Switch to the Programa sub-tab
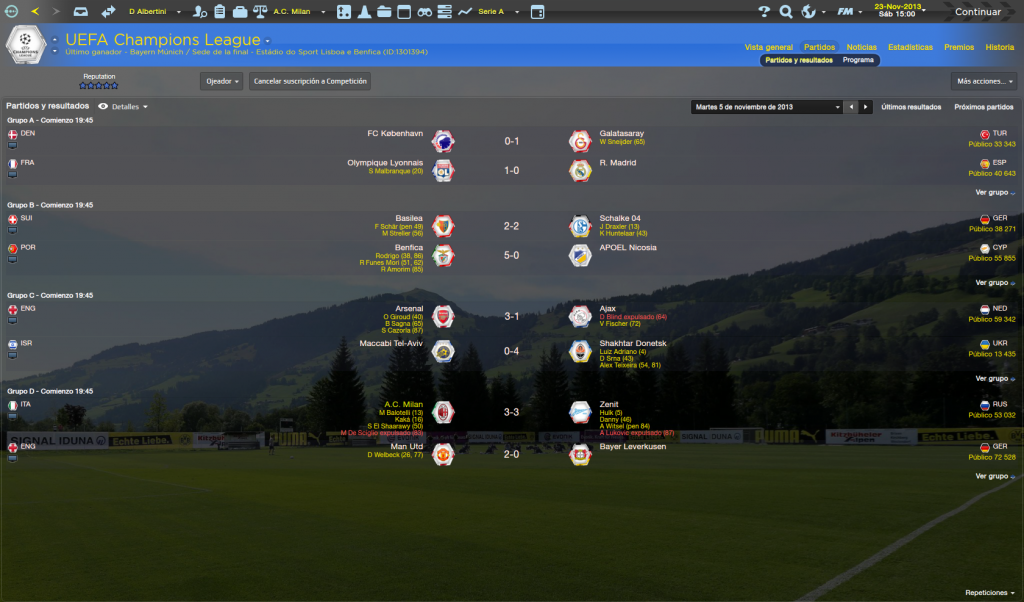1024x602 pixels. [x=858, y=60]
